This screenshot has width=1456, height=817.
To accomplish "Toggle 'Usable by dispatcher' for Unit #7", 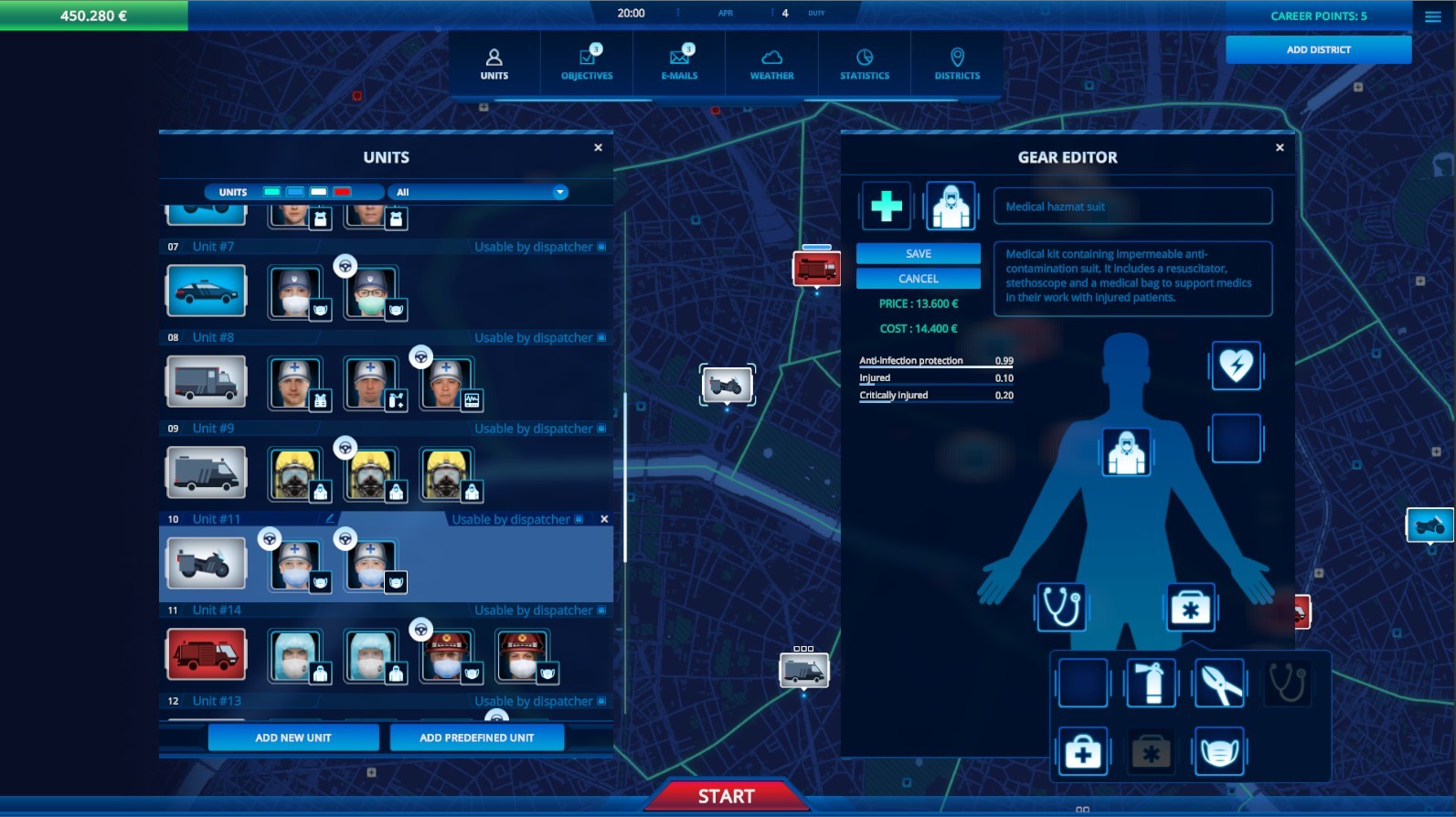I will (601, 247).
